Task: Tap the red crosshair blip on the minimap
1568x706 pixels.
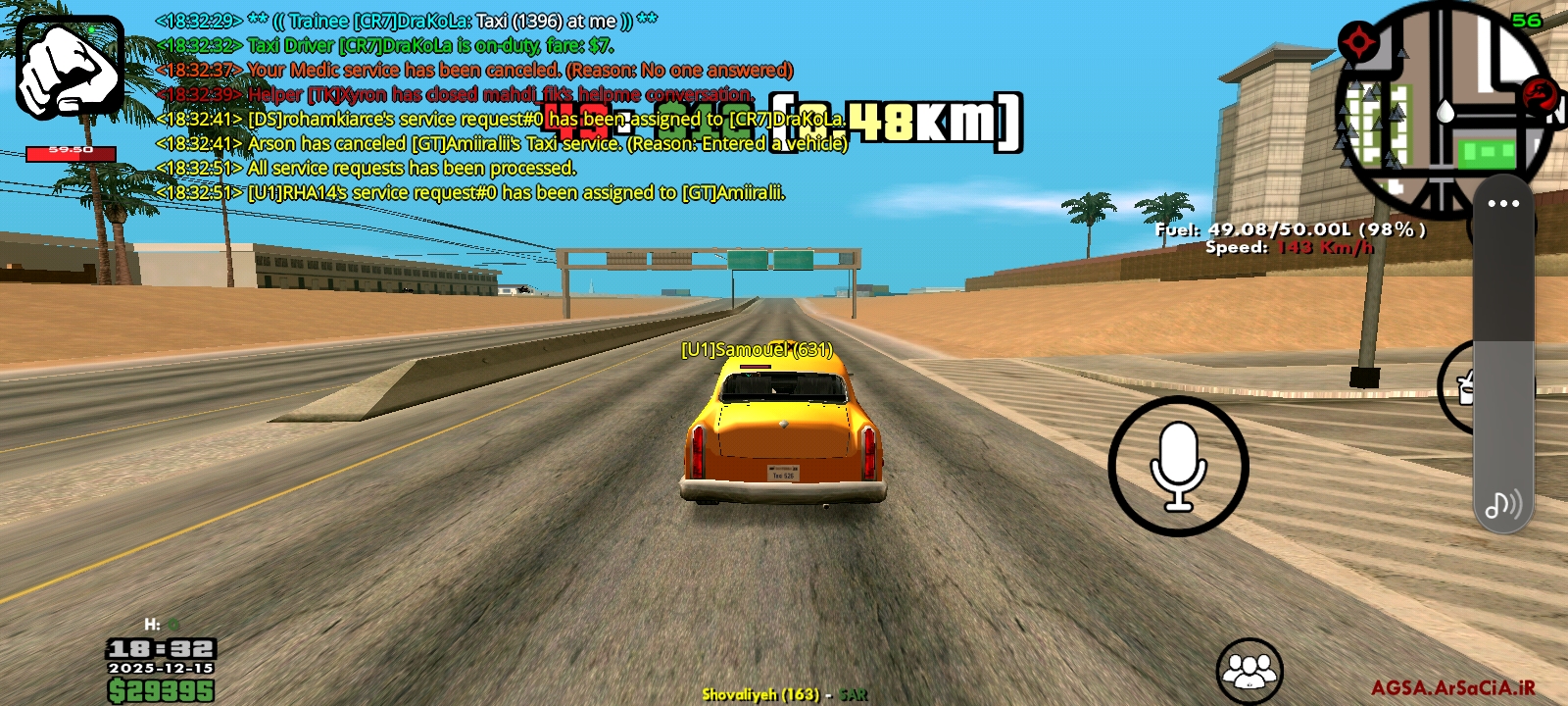Action: pyautogui.click(x=1361, y=42)
